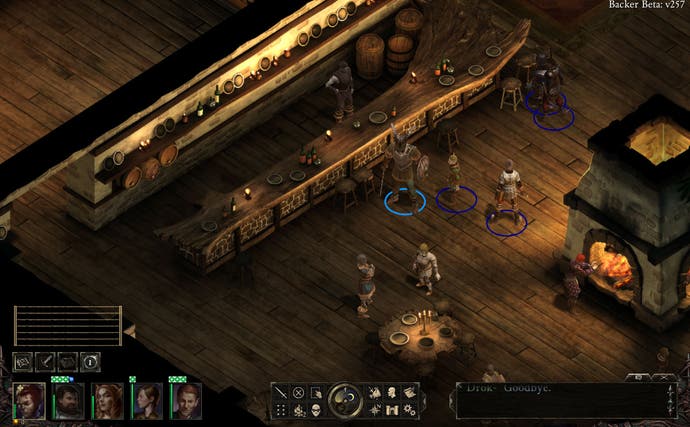Activate the sword attack command
The image size is (690, 427).
click(281, 393)
